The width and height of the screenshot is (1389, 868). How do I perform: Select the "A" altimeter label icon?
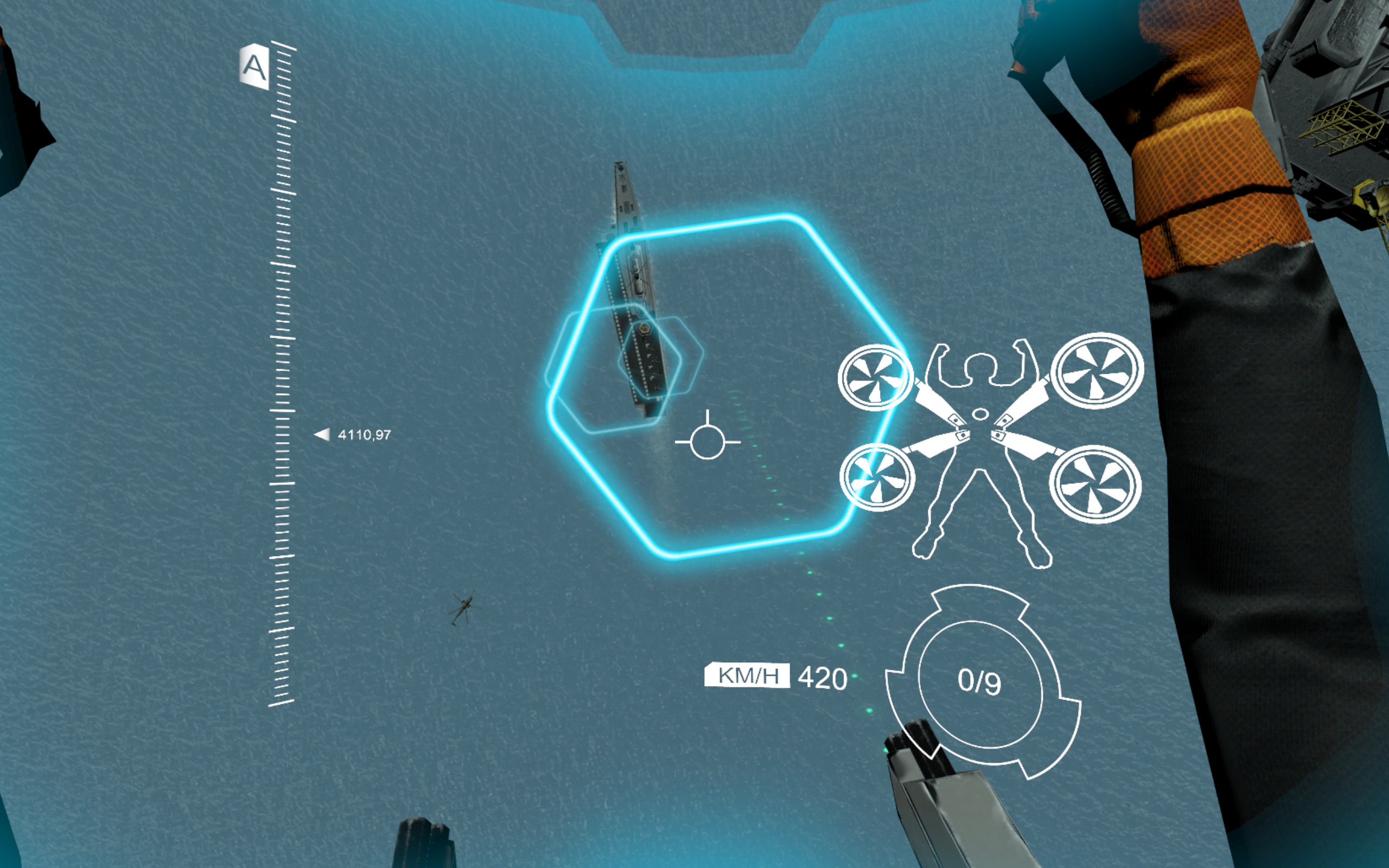[254, 67]
